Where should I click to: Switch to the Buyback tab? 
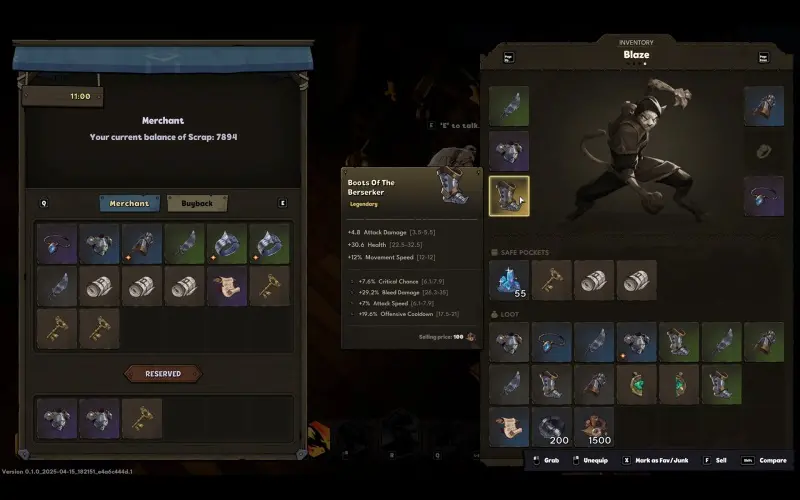point(197,203)
